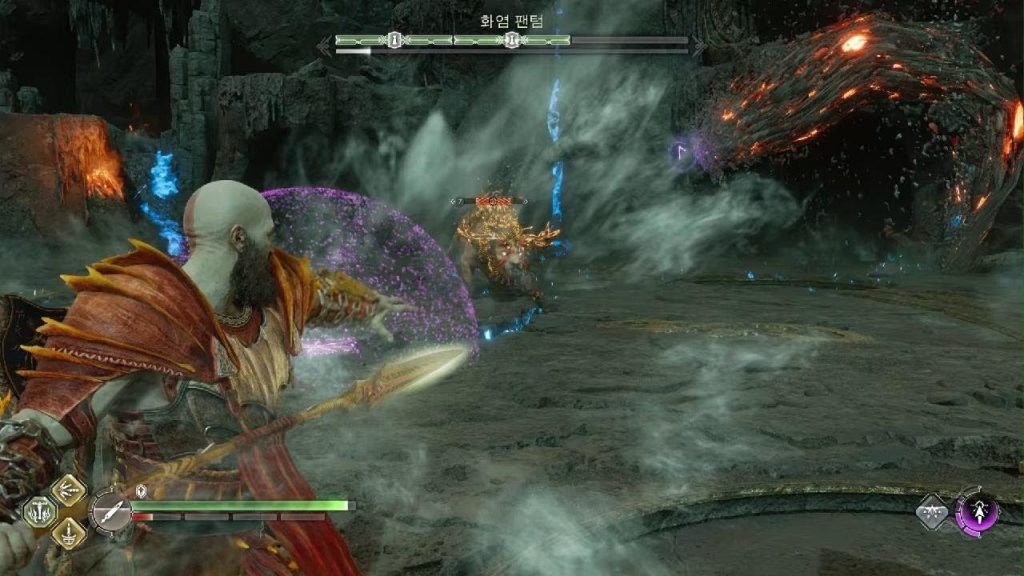
Task: Activate the lower gold diamond runic attack
Action: coord(69,533)
